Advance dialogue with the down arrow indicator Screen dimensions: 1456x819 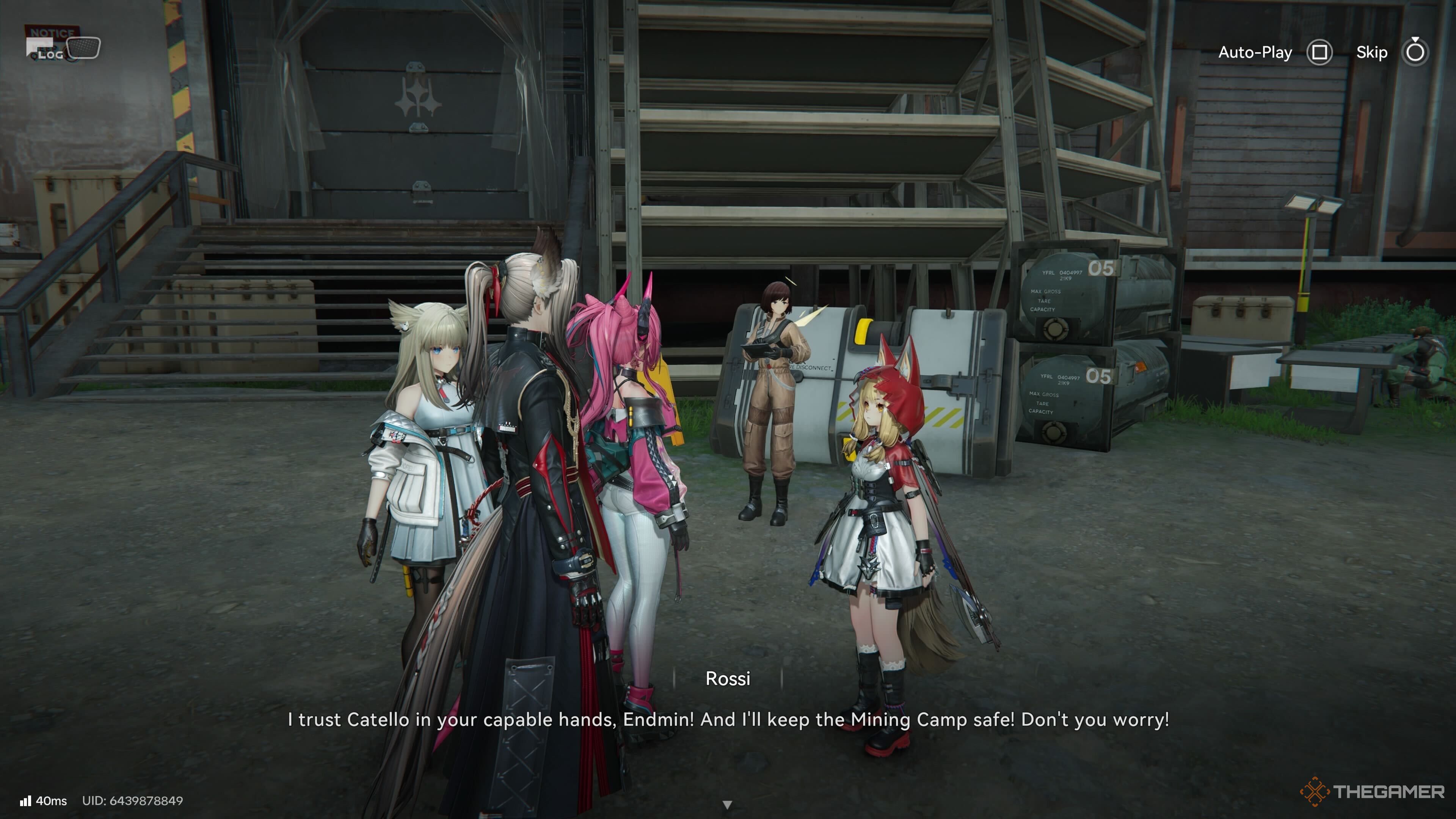728,804
